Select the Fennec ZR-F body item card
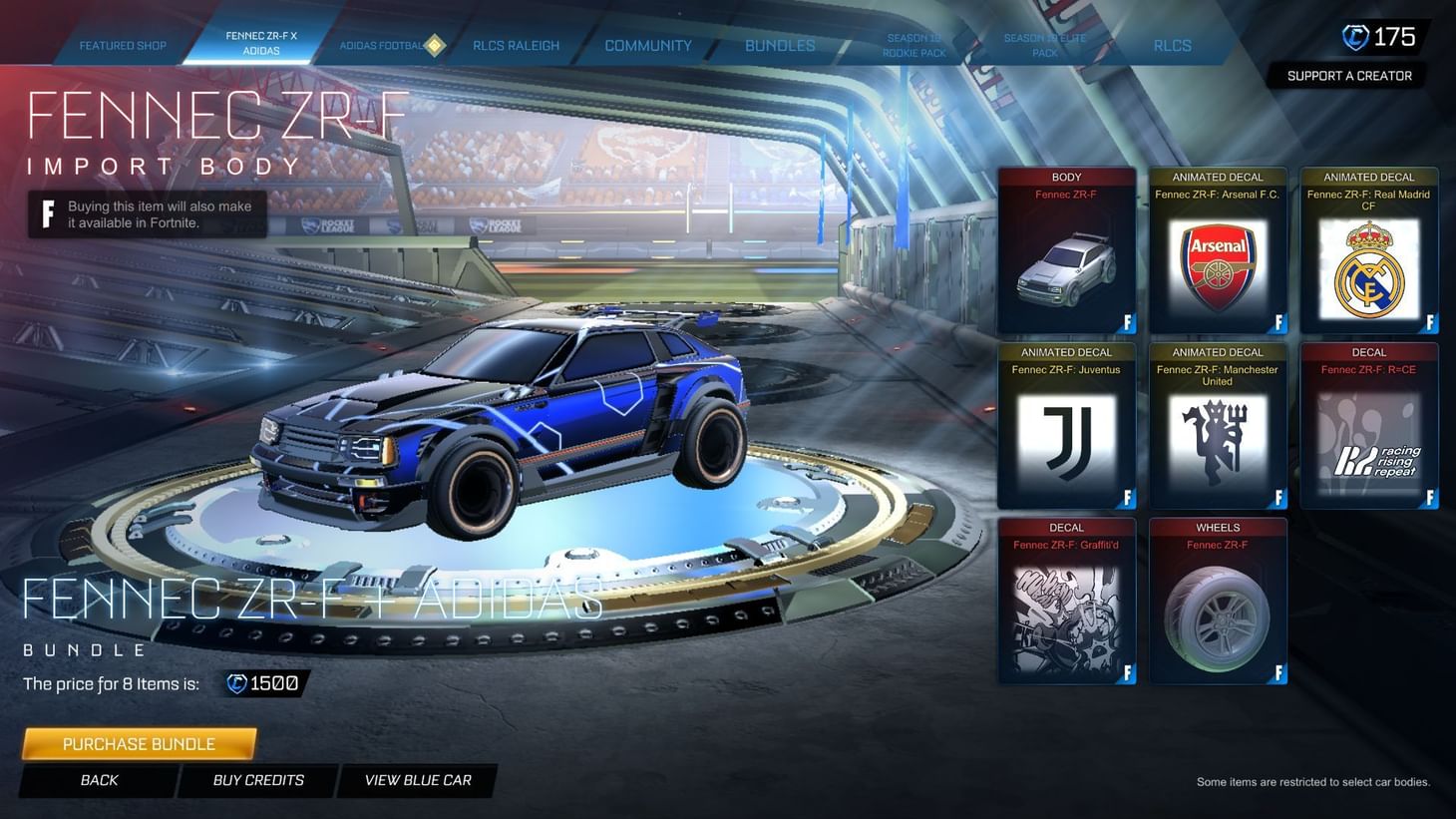1456x819 pixels. point(1066,251)
